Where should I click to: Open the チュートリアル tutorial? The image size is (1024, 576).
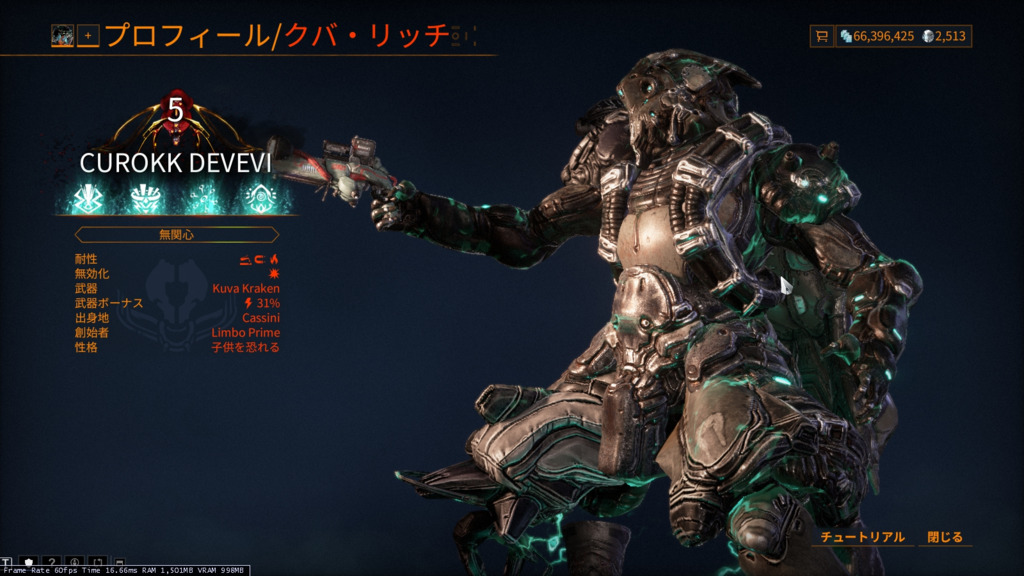(x=862, y=537)
